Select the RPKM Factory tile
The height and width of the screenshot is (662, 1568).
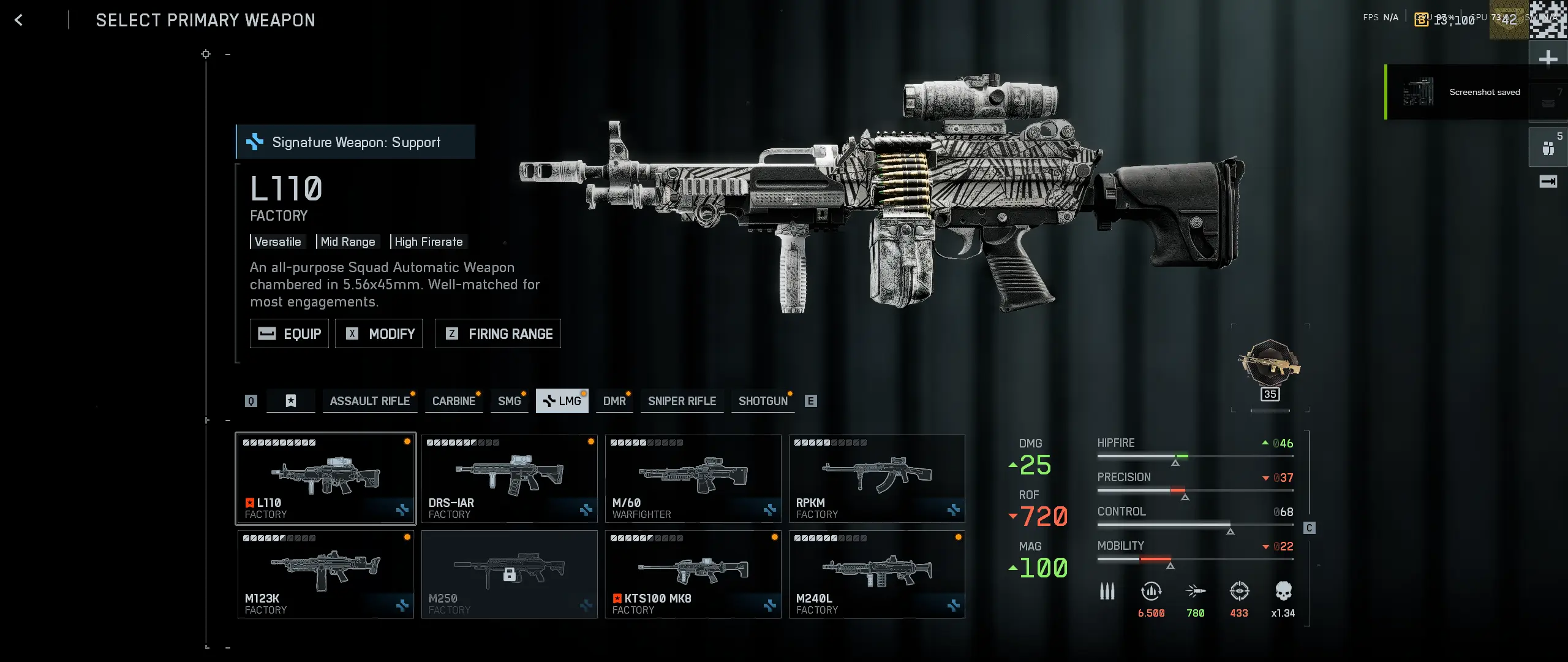[x=877, y=479]
